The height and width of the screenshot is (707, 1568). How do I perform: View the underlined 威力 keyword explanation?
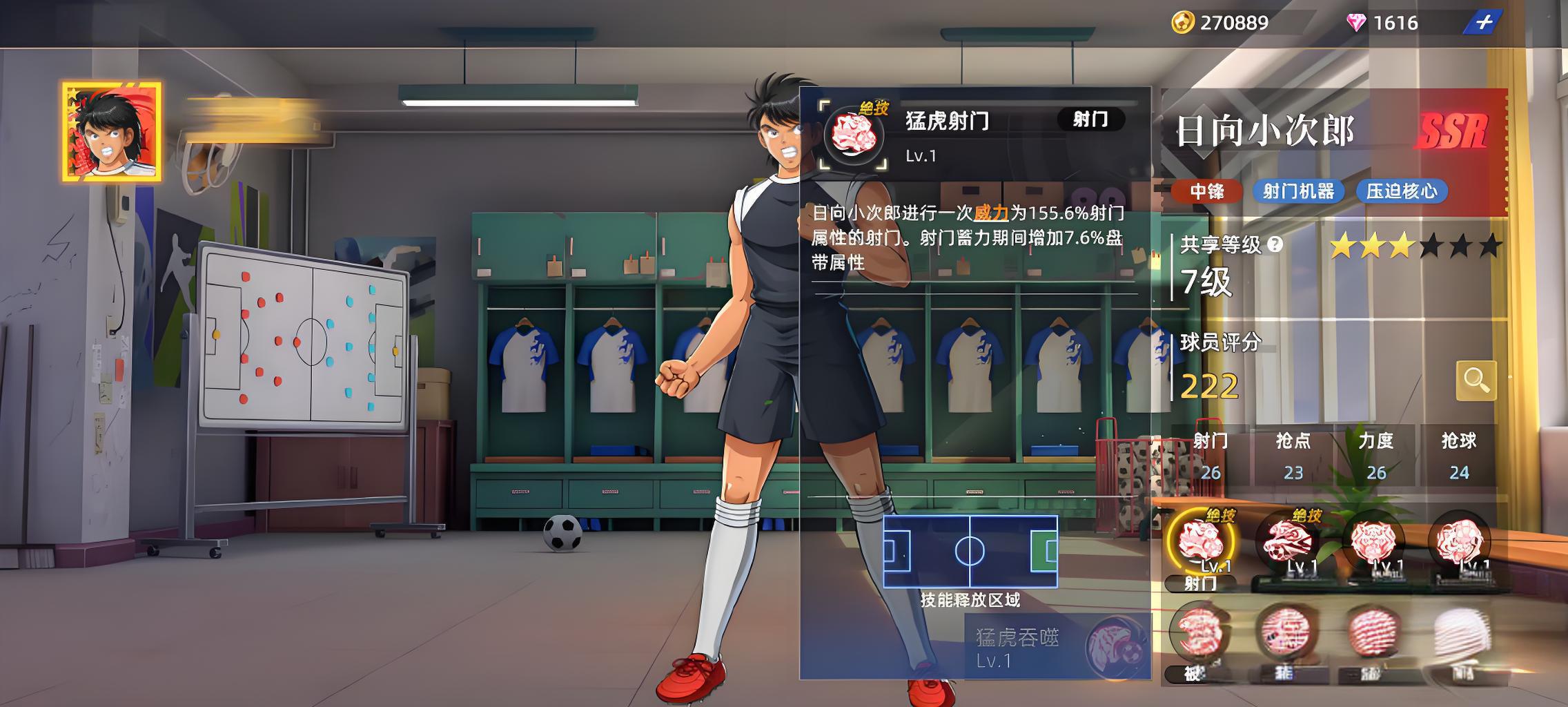coord(991,213)
